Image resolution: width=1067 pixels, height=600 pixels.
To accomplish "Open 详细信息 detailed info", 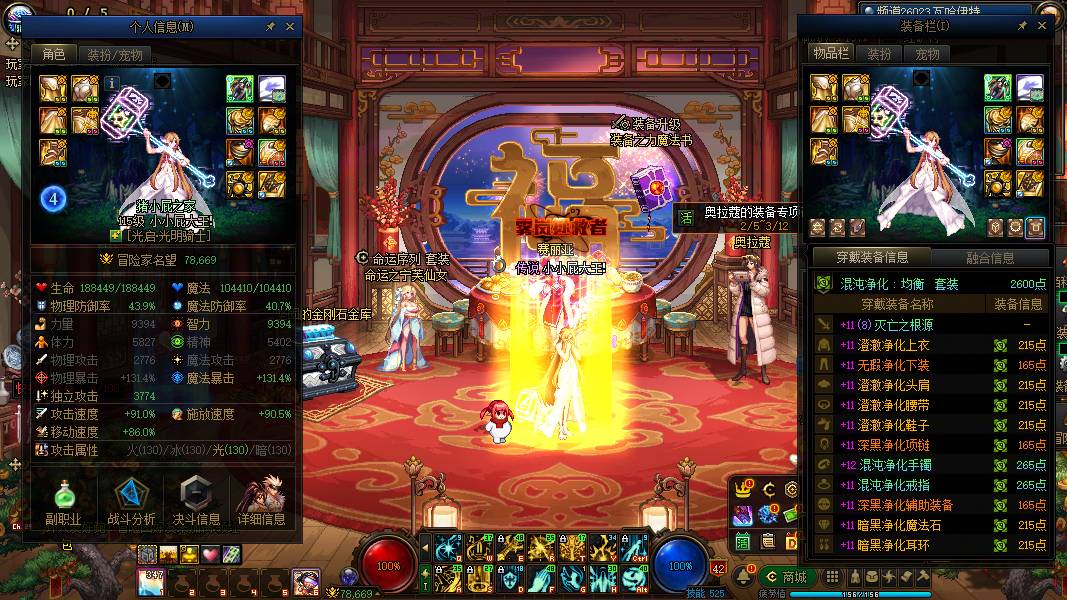I will click(261, 502).
